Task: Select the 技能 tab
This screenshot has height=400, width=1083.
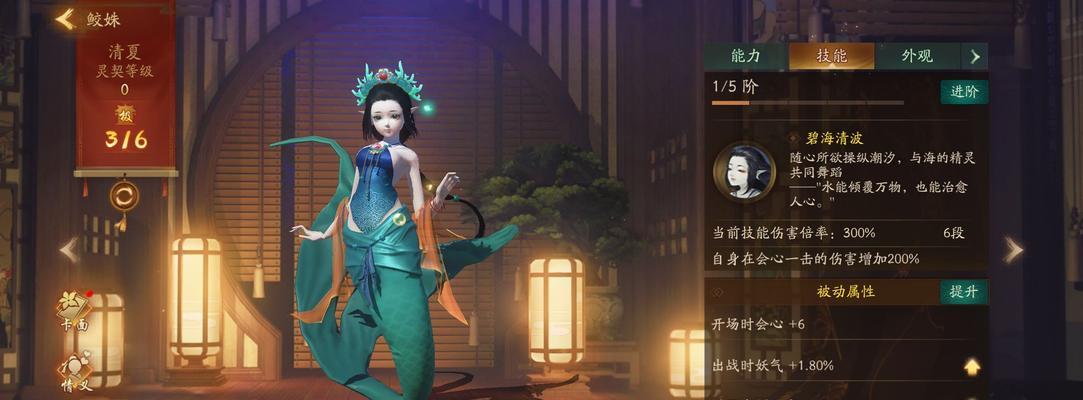Action: pos(831,56)
